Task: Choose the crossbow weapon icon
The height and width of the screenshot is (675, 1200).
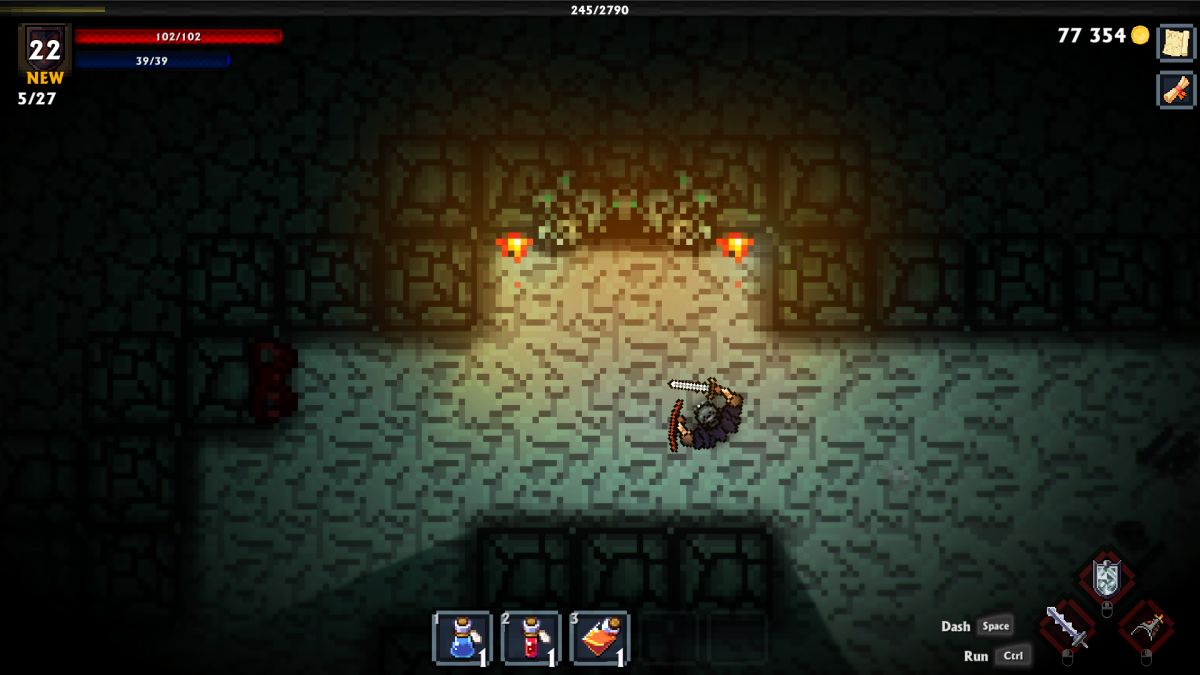Action: [1145, 627]
